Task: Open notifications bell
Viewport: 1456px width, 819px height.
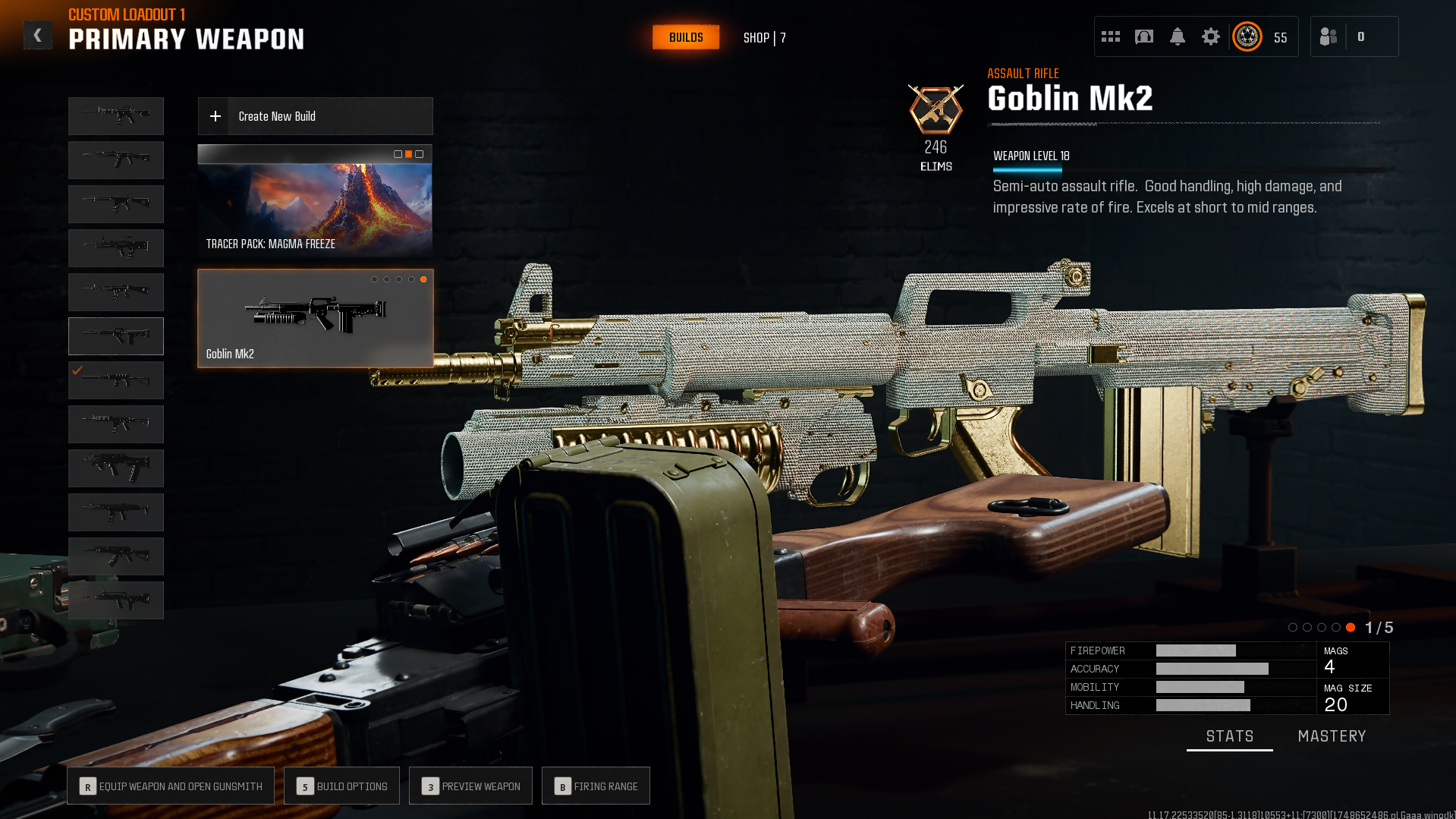Action: [1177, 36]
